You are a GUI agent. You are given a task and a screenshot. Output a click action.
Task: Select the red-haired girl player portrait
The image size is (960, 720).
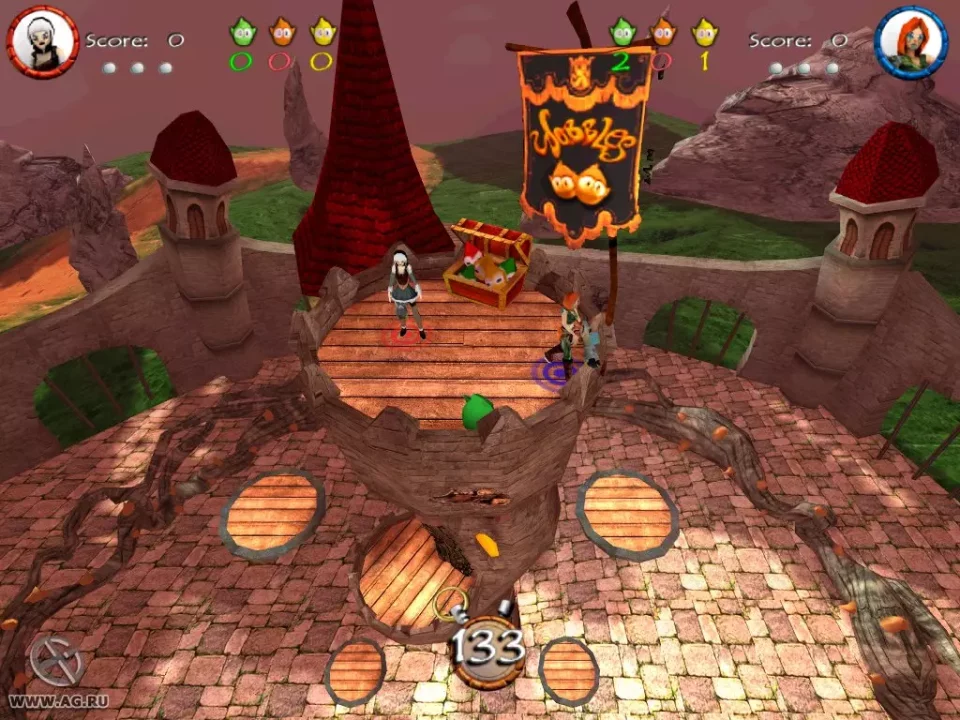click(x=910, y=41)
